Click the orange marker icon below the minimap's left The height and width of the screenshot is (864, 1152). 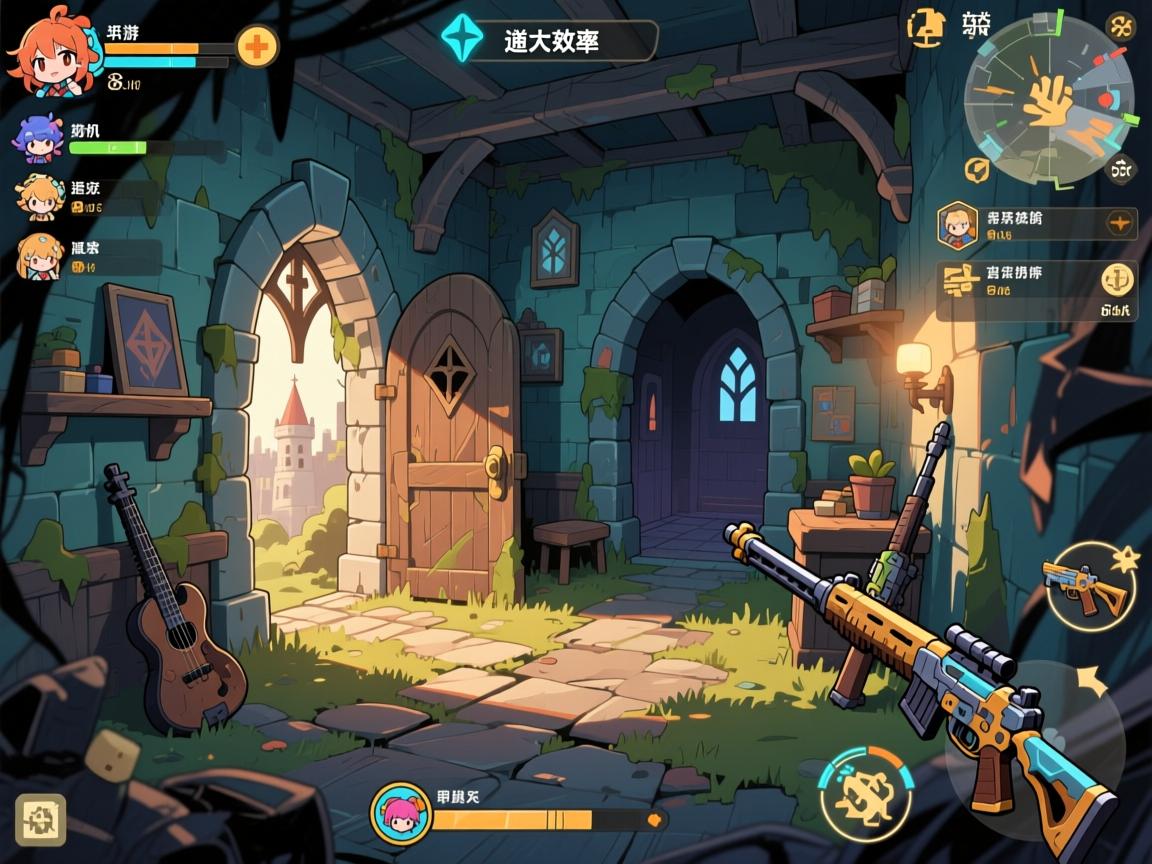pyautogui.click(x=977, y=170)
